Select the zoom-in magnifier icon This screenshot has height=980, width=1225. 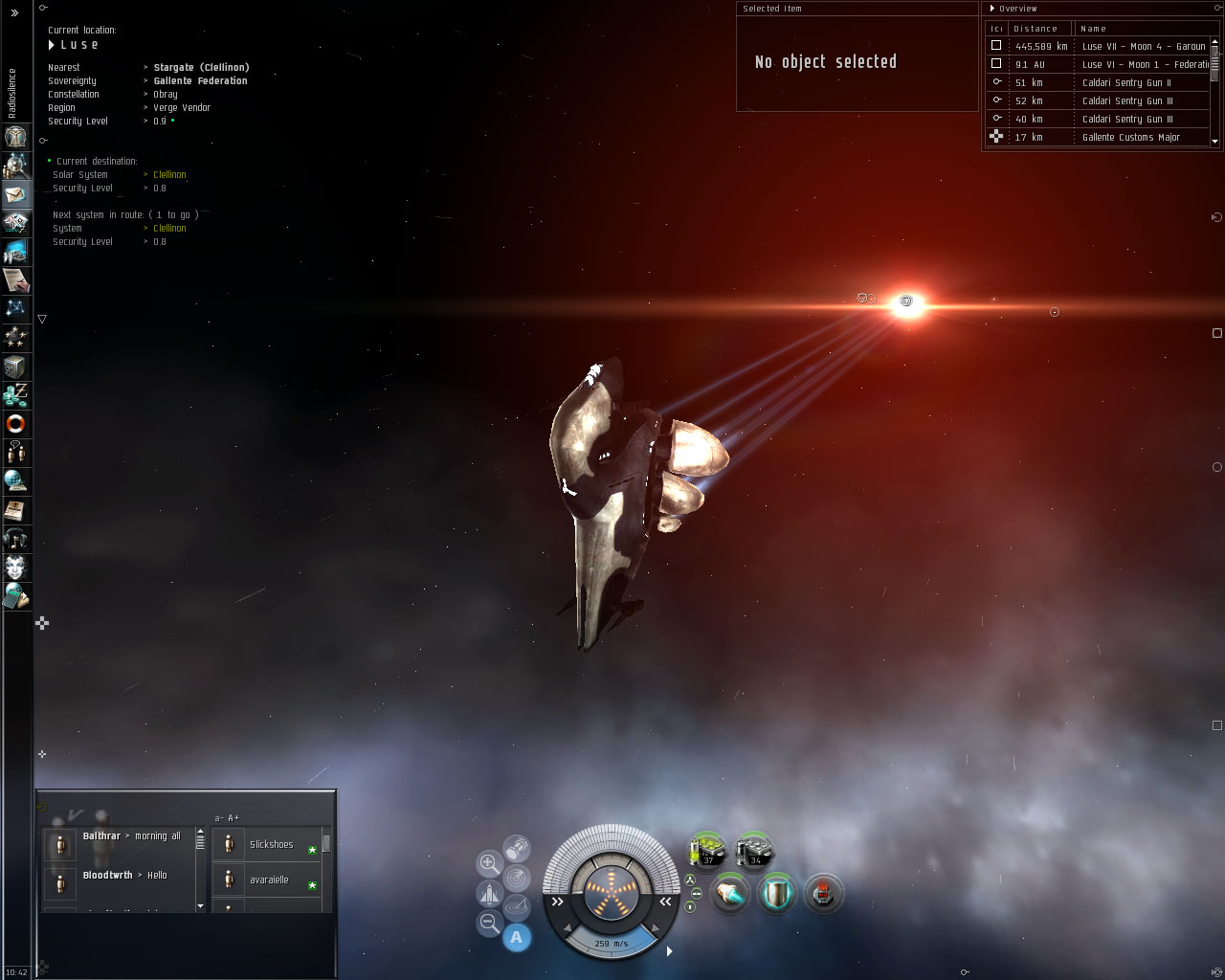click(x=487, y=861)
